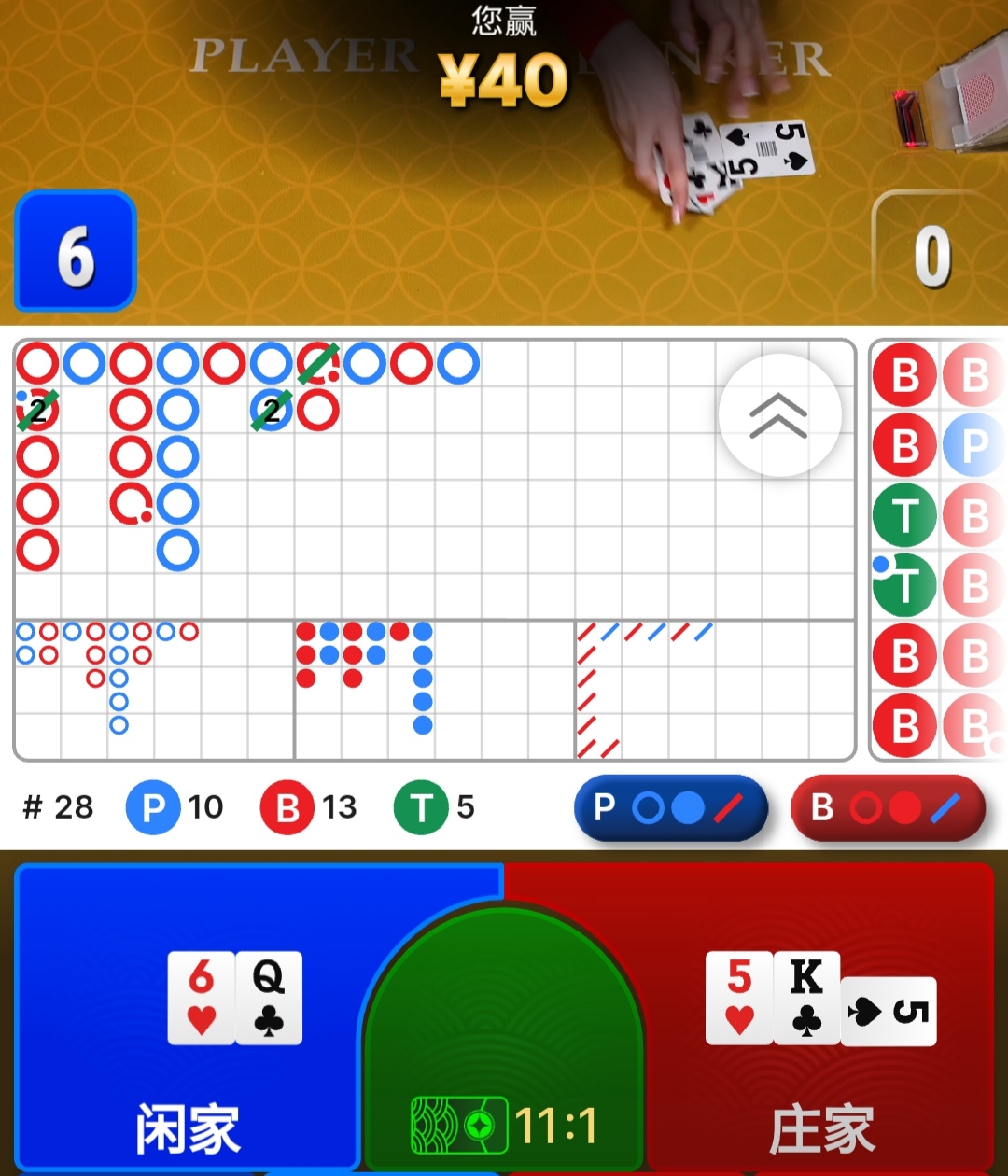Tap the blue P prediction button
The image size is (1008, 1176).
(670, 807)
